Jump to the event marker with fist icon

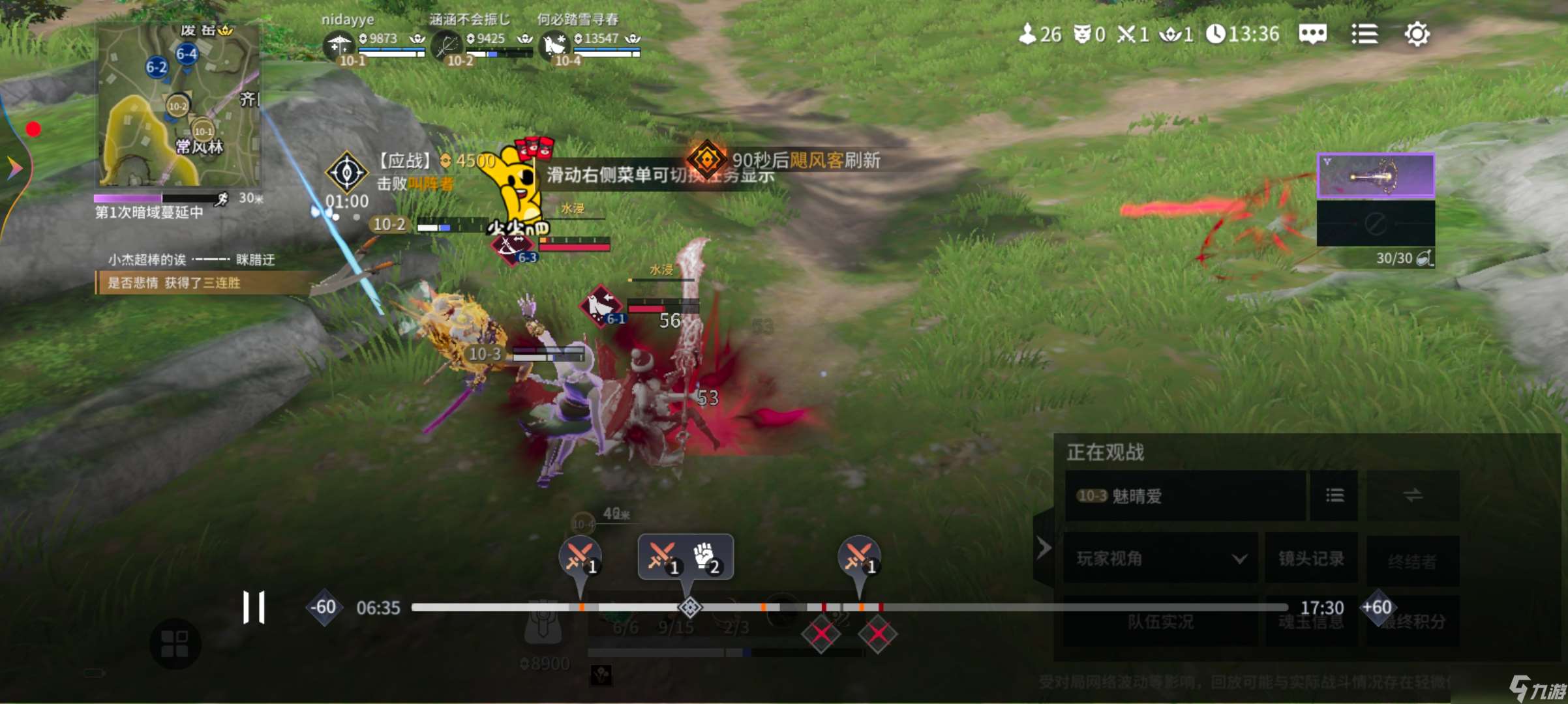click(x=705, y=556)
